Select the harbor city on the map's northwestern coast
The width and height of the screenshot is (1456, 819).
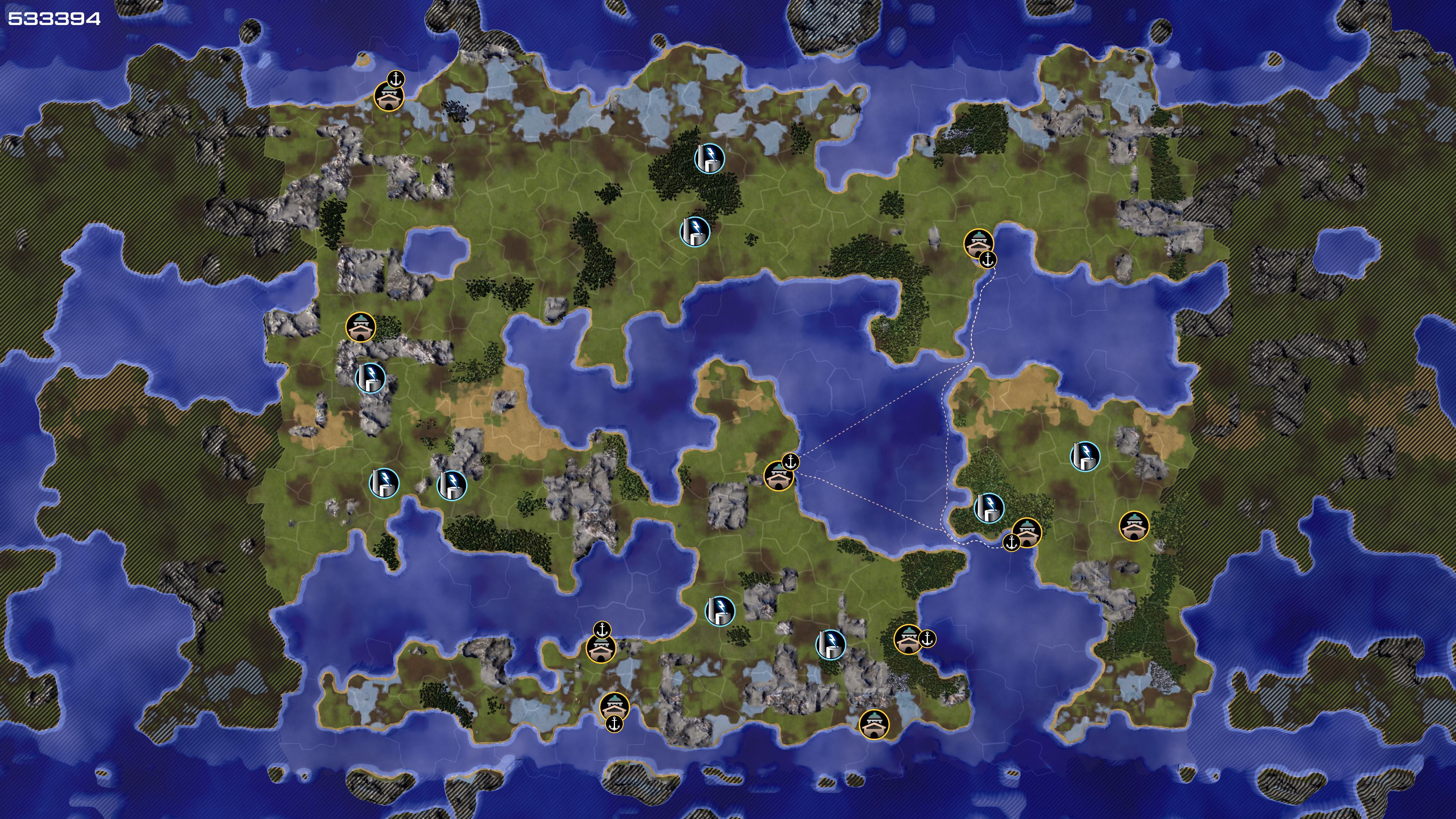coord(389,97)
